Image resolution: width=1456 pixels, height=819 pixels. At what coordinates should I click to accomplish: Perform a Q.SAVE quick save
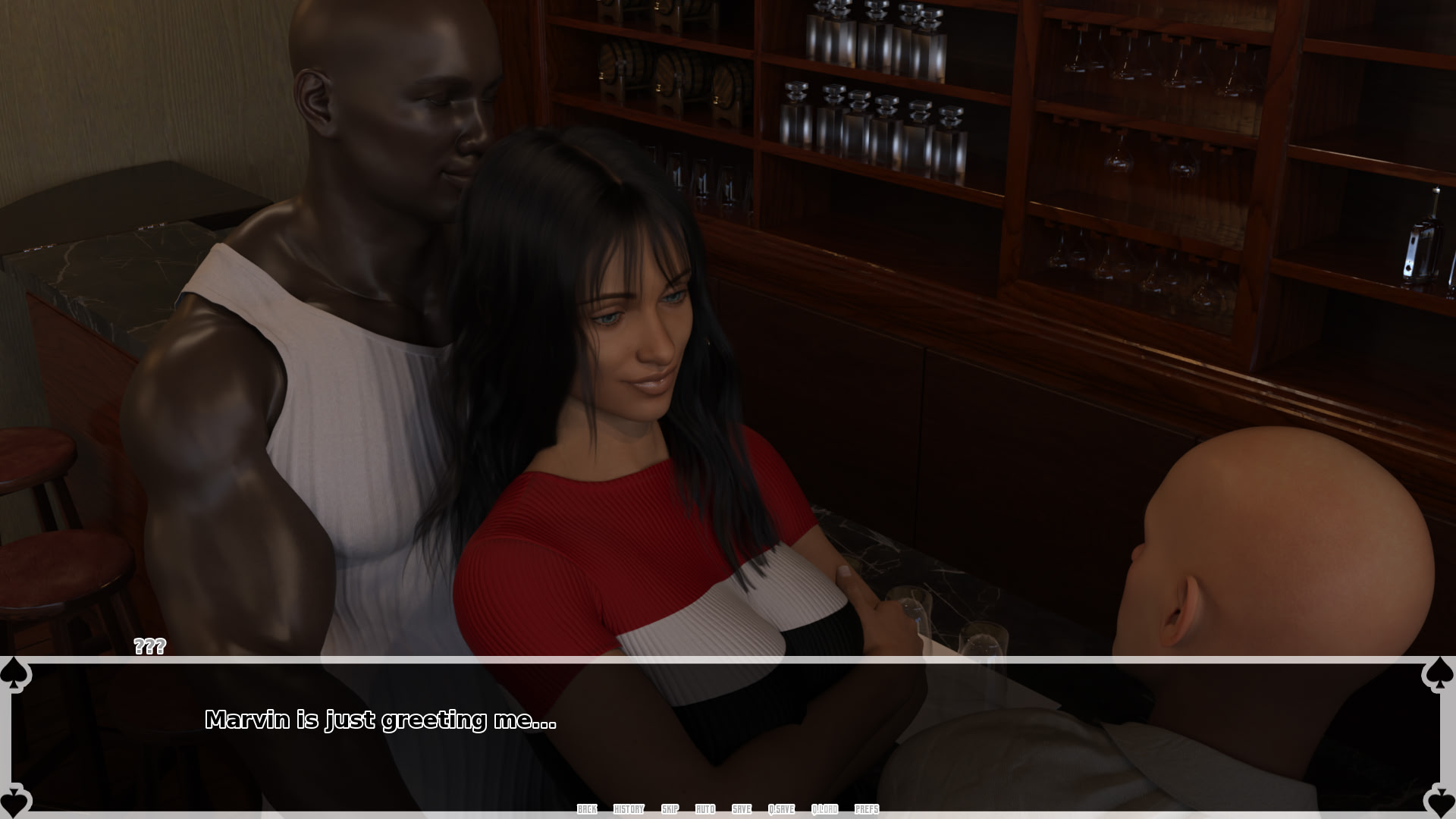coord(781,809)
